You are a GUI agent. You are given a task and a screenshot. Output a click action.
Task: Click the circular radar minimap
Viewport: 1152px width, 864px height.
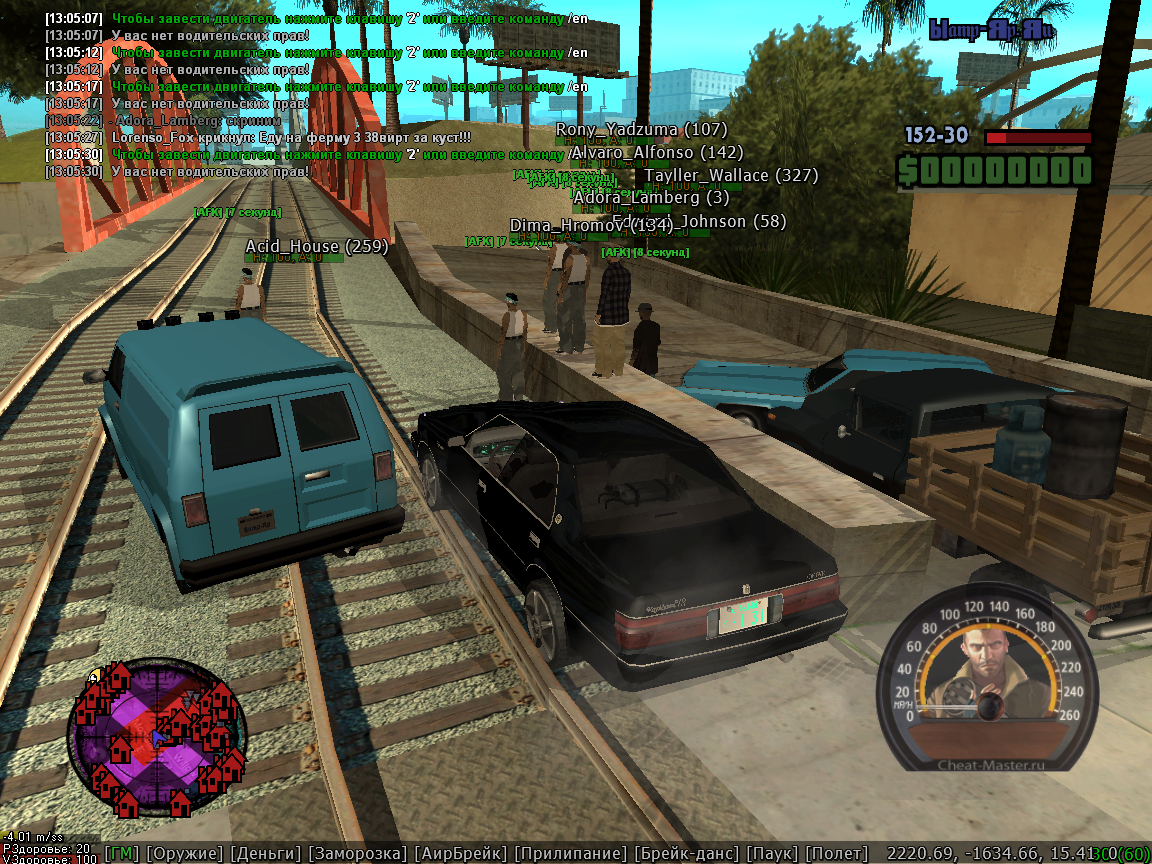pyautogui.click(x=156, y=736)
